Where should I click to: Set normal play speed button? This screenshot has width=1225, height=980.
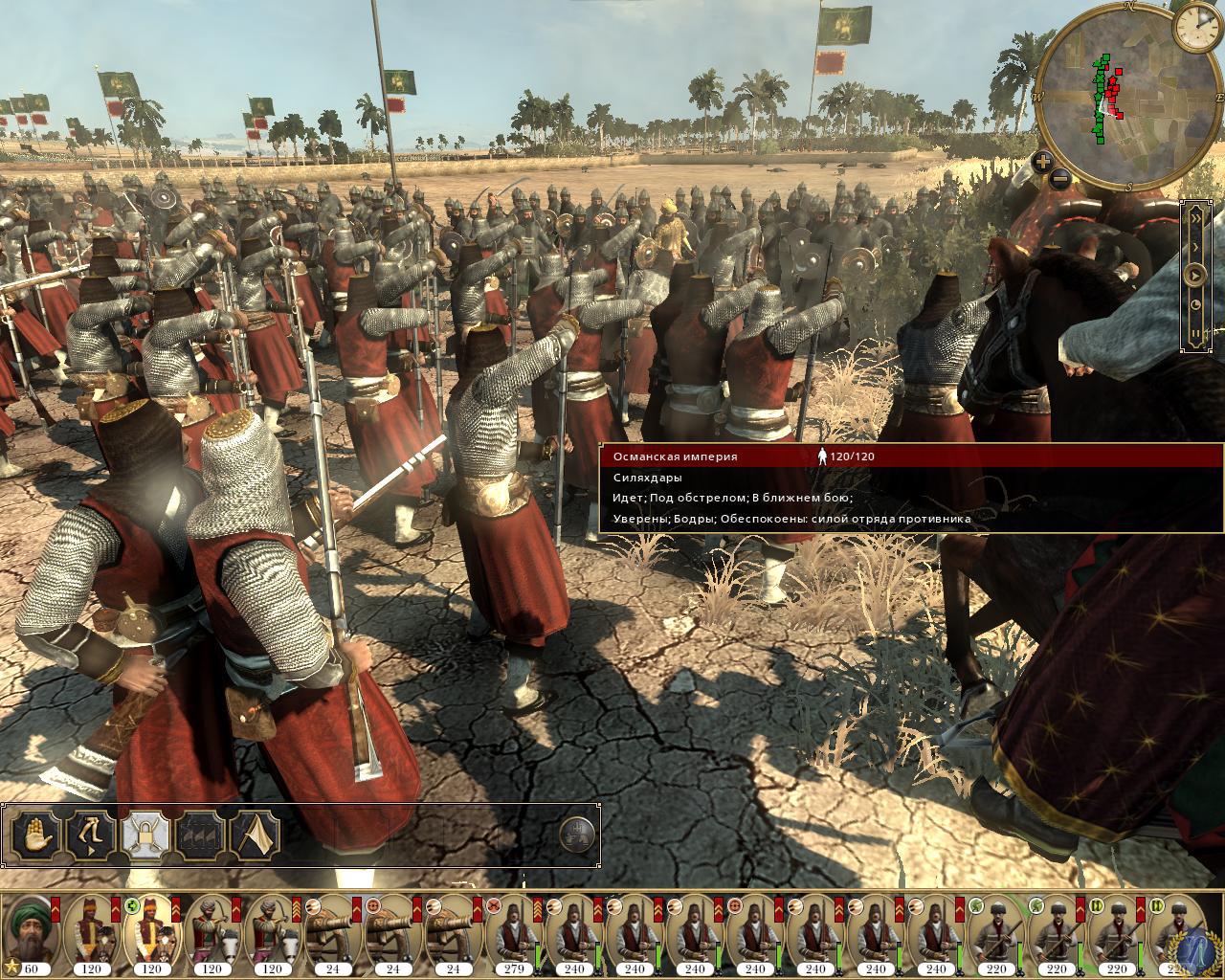[1195, 276]
